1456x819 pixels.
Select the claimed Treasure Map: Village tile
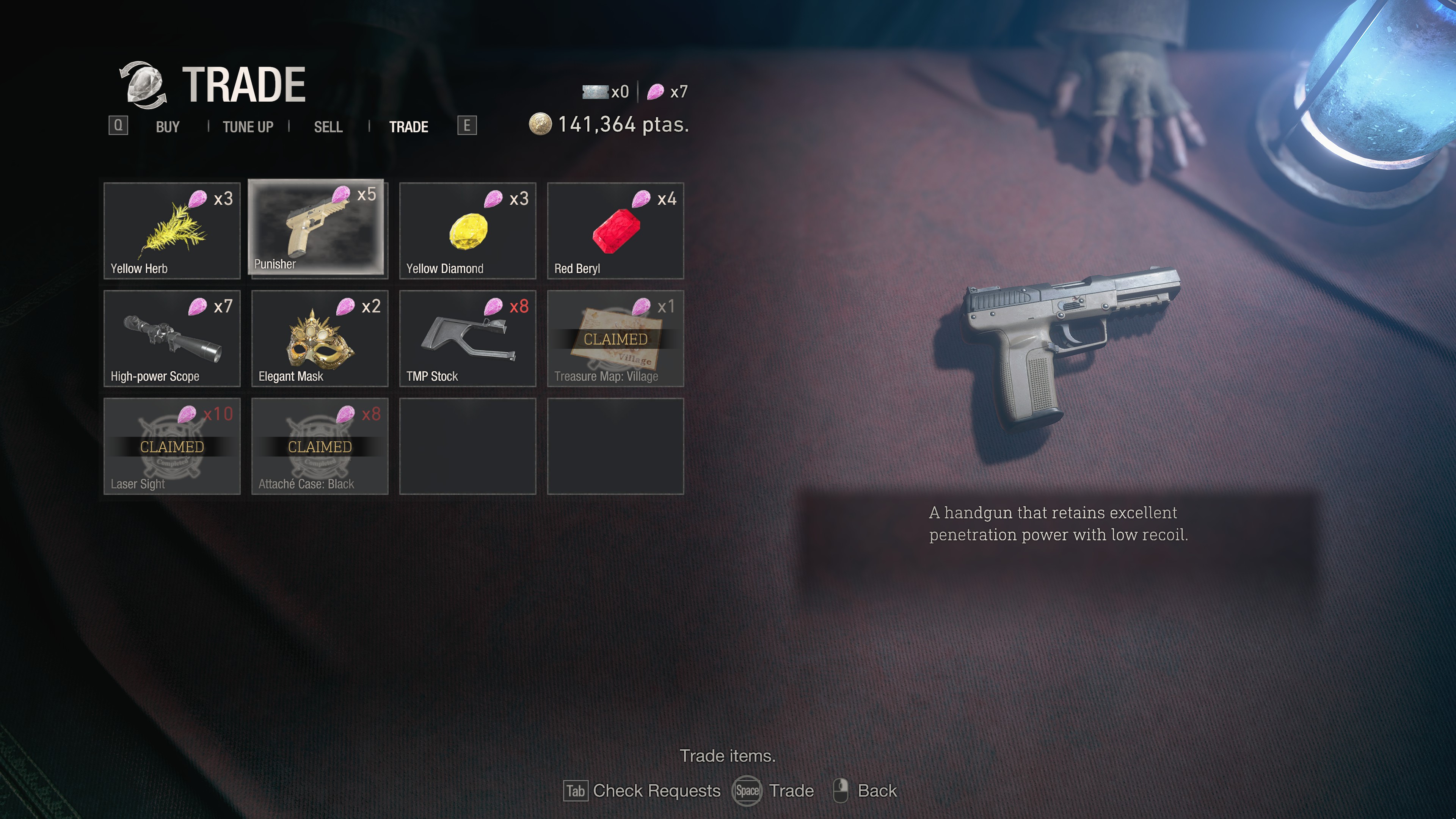[x=615, y=338]
